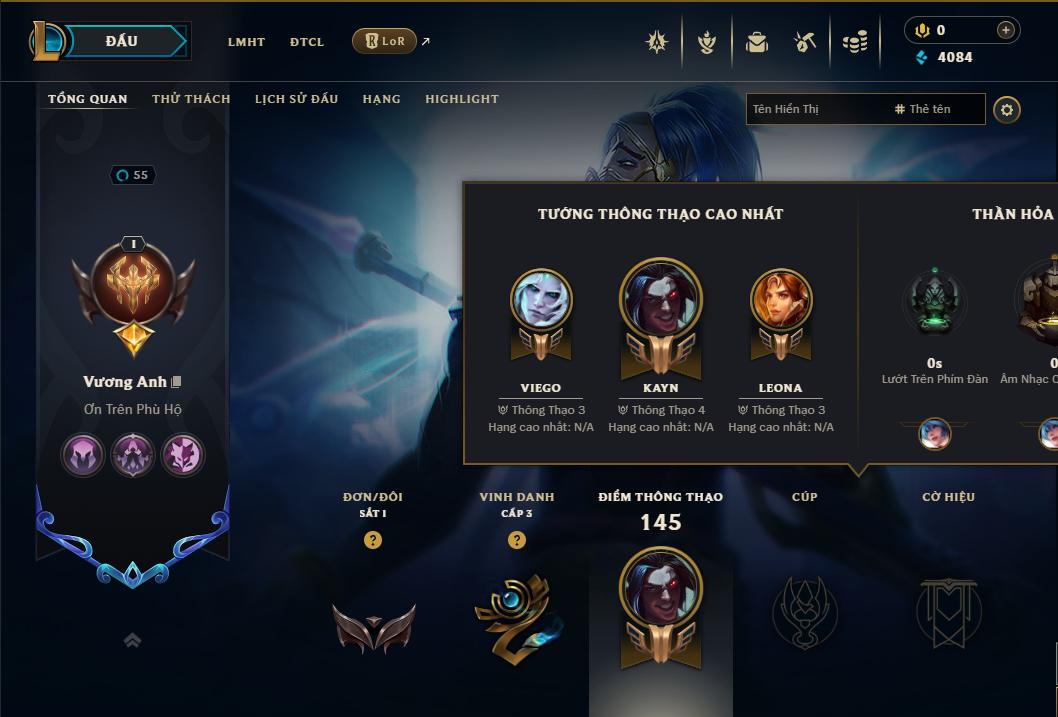Switch to the ĐTCL section

click(307, 42)
